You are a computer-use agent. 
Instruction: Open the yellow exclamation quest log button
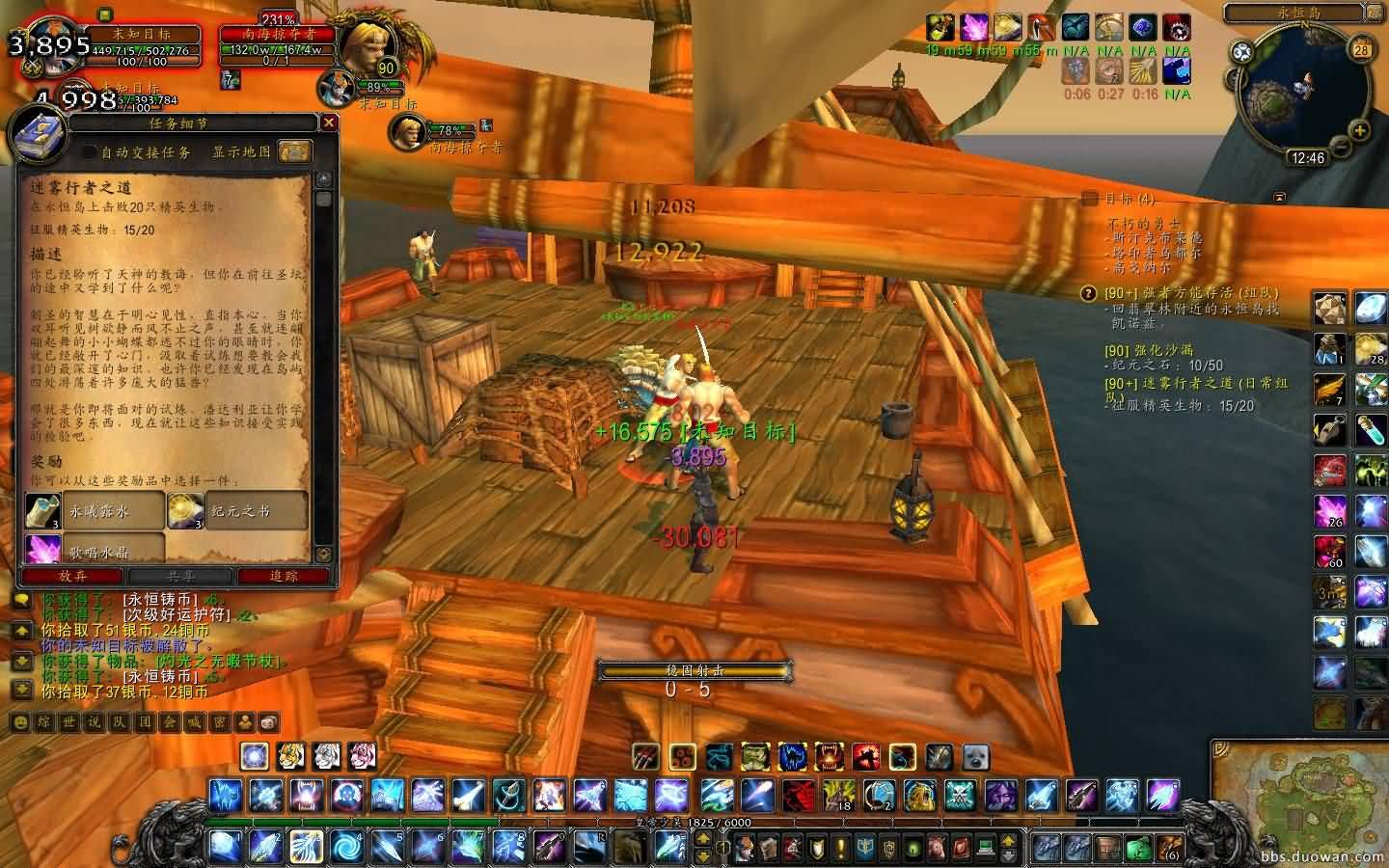pos(840,849)
